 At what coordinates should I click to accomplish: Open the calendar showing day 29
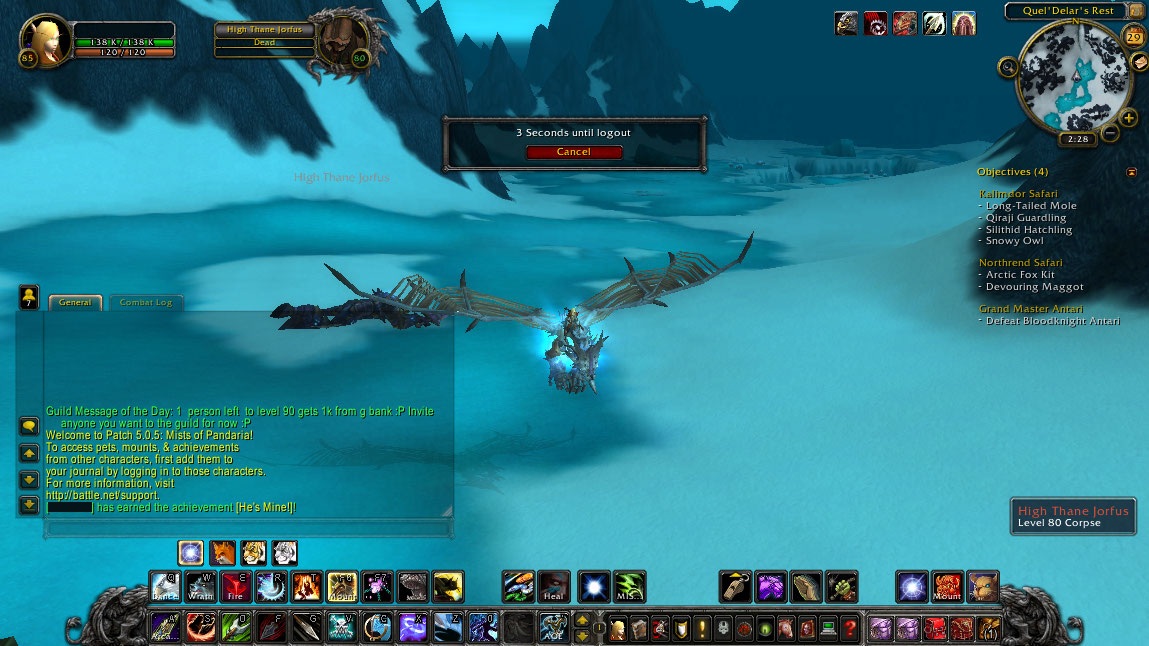(x=1134, y=37)
